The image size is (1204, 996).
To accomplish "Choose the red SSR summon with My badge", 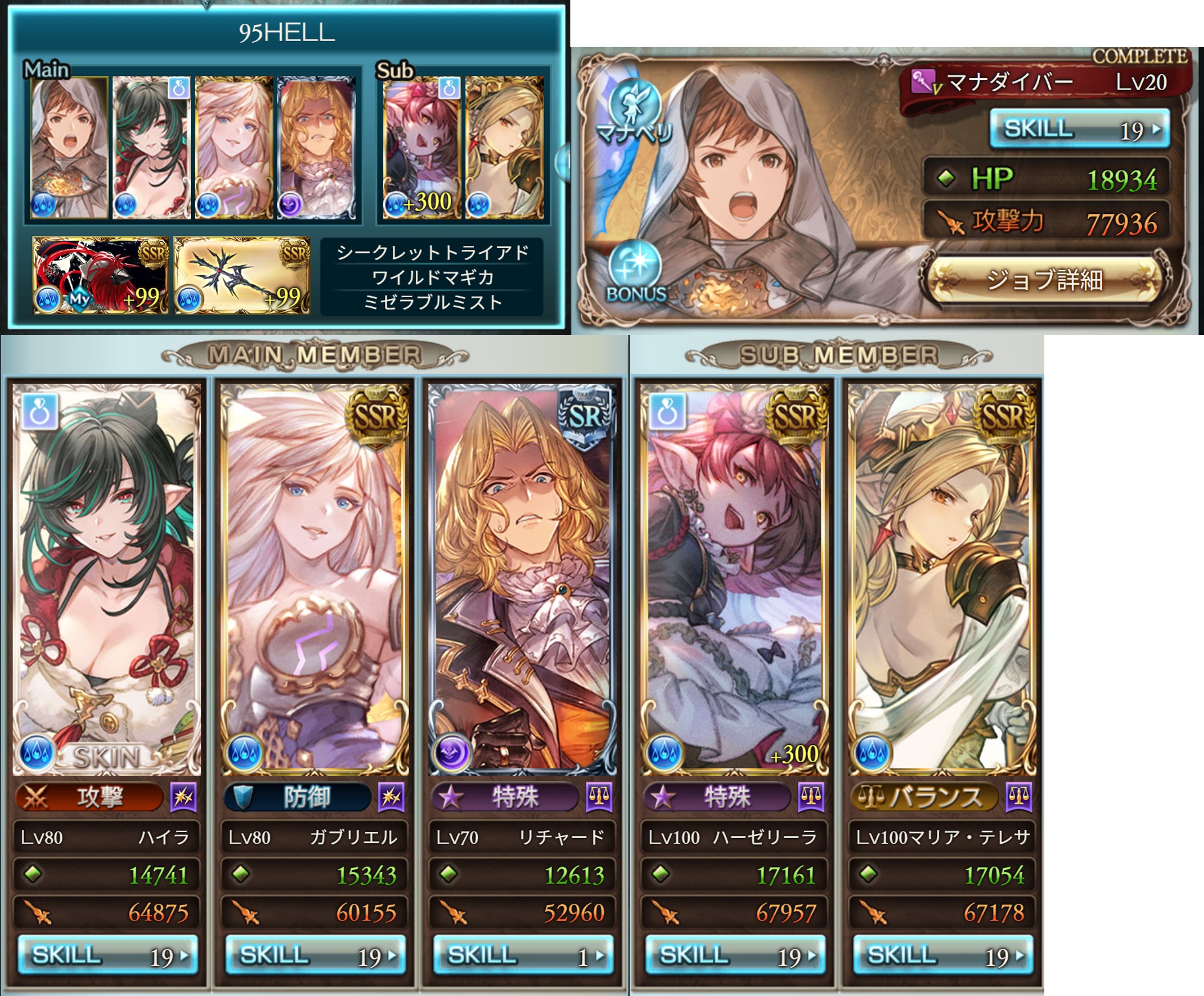I will pyautogui.click(x=100, y=275).
